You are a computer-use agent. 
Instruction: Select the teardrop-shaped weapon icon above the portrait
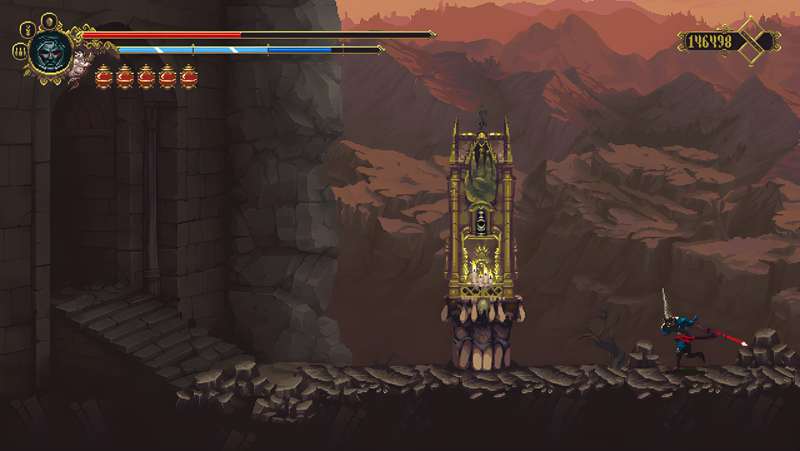[x=47, y=19]
